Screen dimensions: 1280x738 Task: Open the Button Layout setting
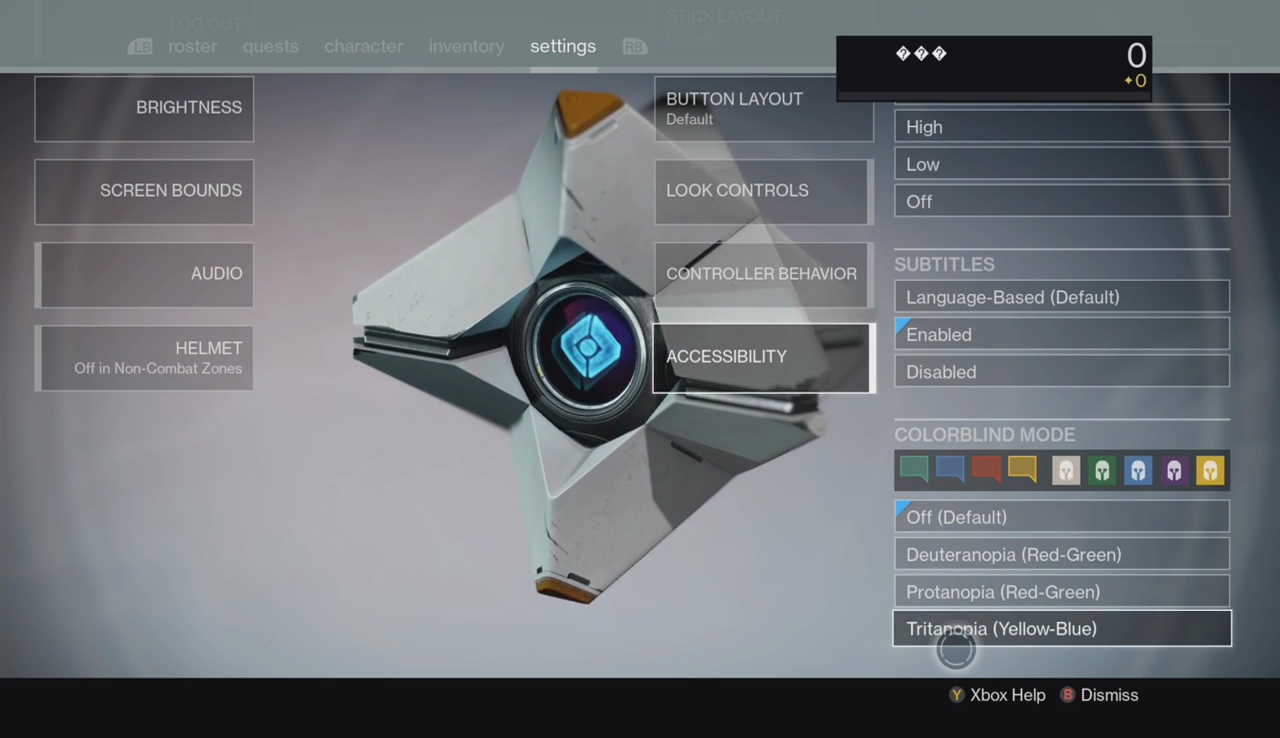[763, 108]
